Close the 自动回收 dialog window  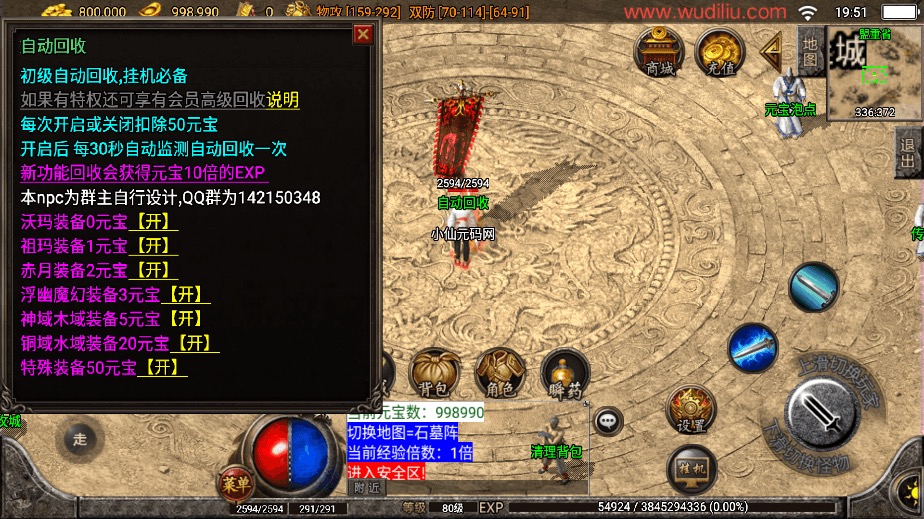point(363,35)
